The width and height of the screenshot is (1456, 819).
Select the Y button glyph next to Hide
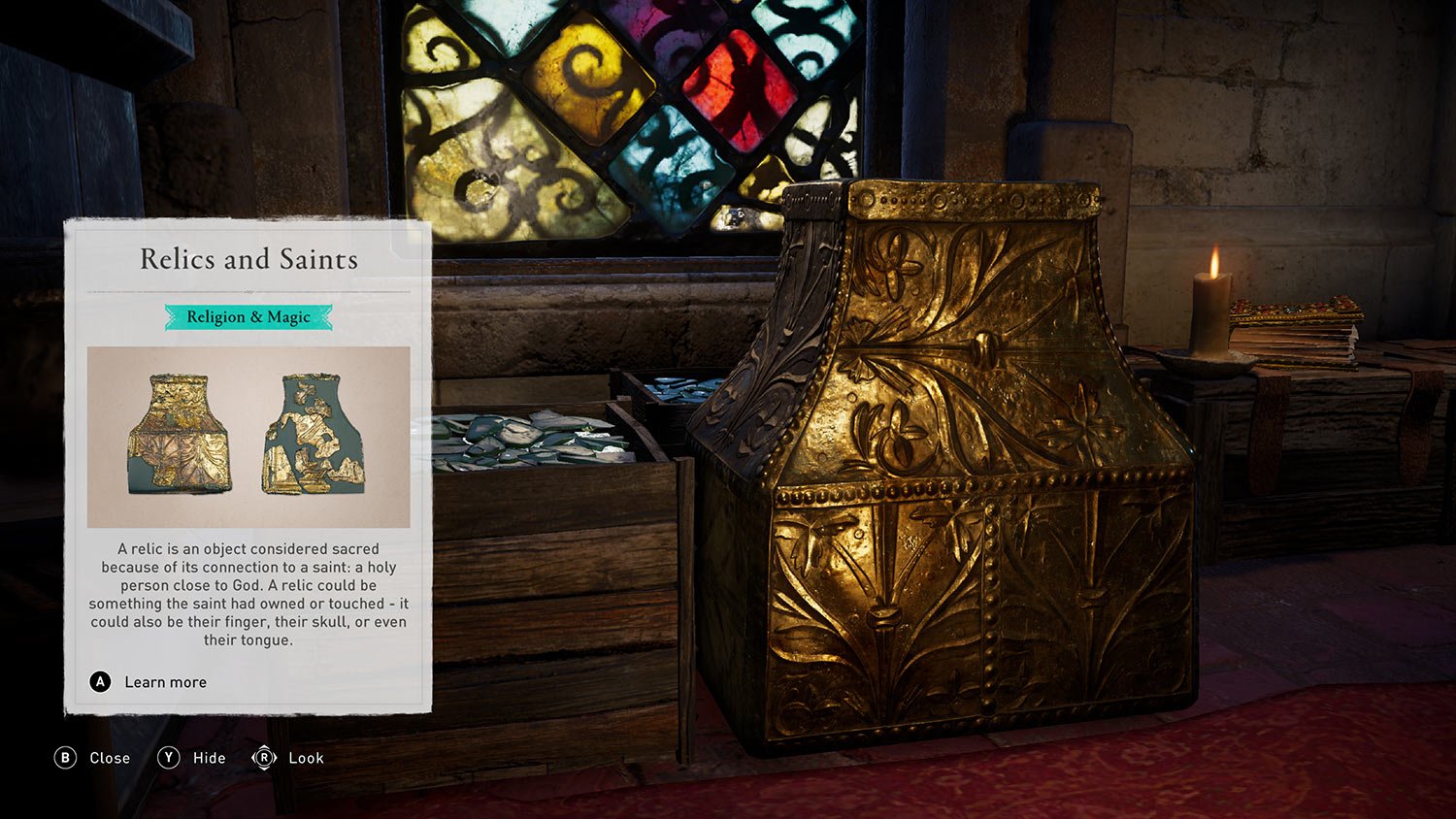pyautogui.click(x=167, y=758)
